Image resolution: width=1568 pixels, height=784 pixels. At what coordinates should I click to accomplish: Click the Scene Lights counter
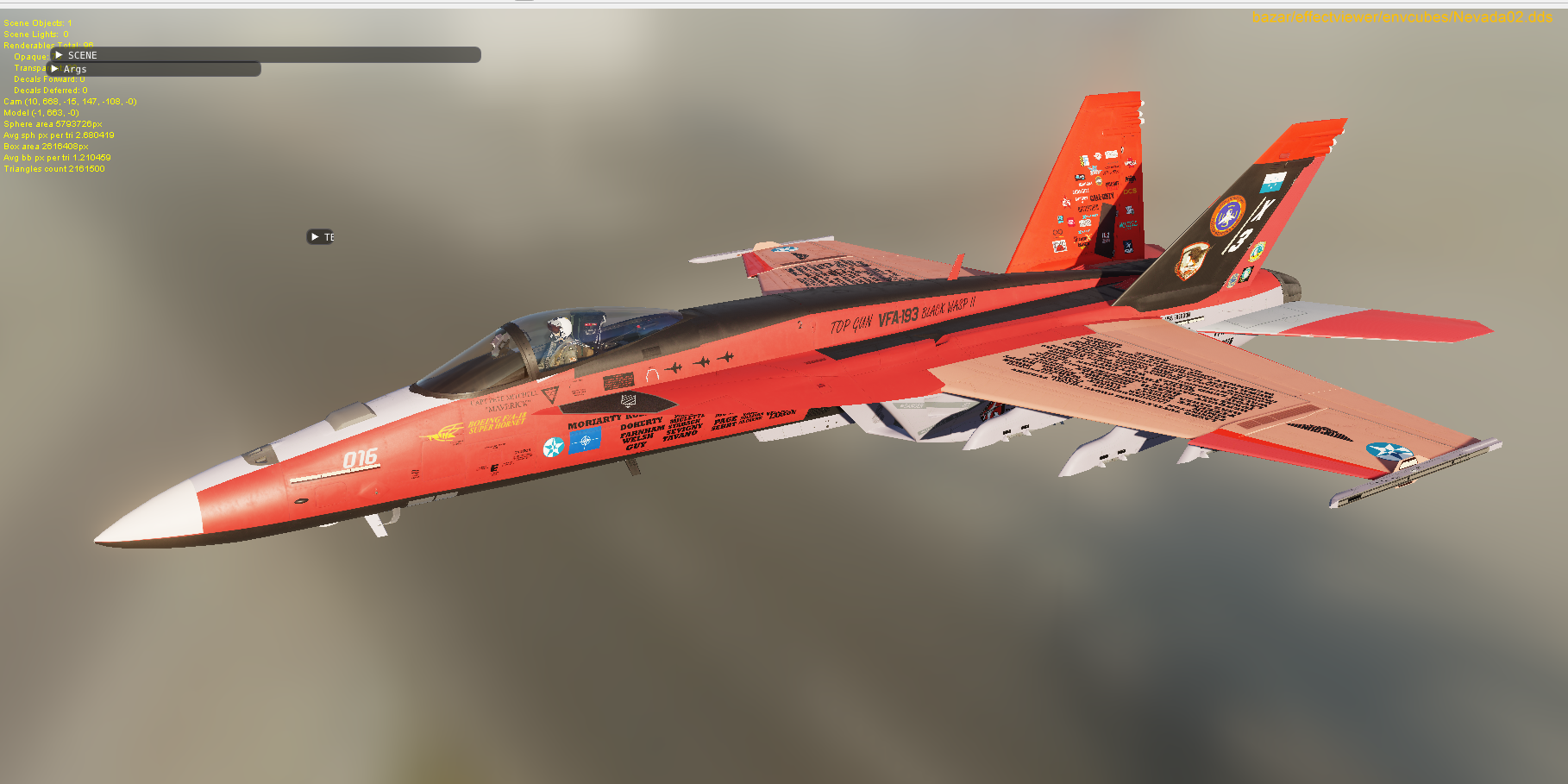(x=36, y=34)
